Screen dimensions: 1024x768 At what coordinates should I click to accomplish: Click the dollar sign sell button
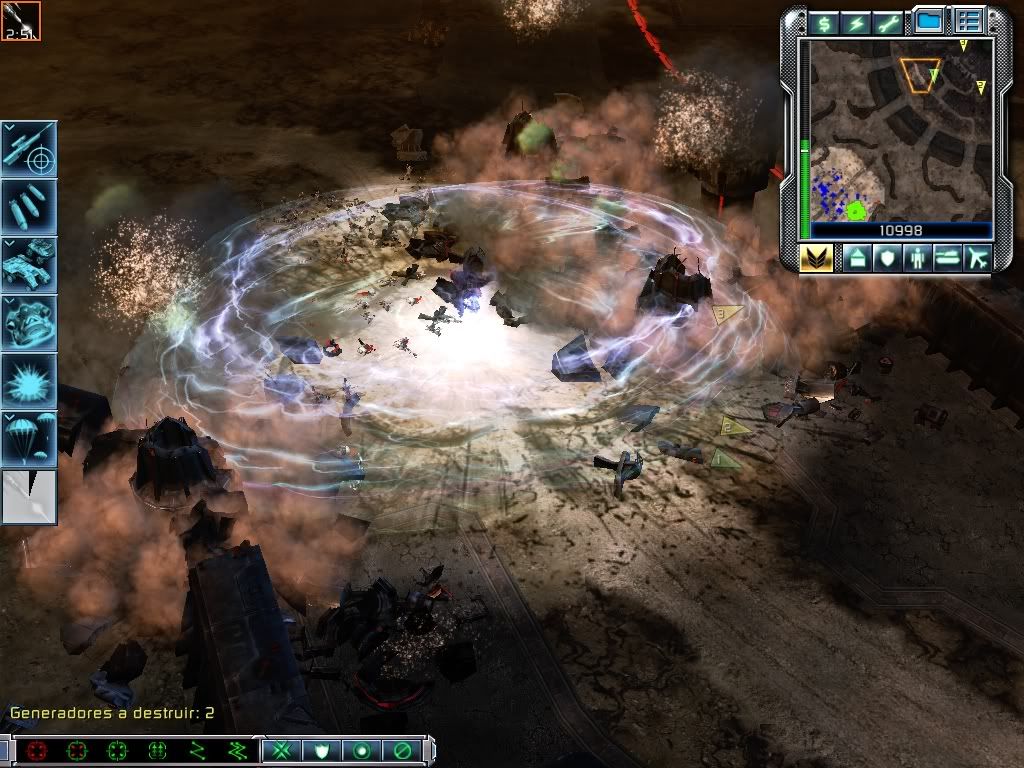824,22
